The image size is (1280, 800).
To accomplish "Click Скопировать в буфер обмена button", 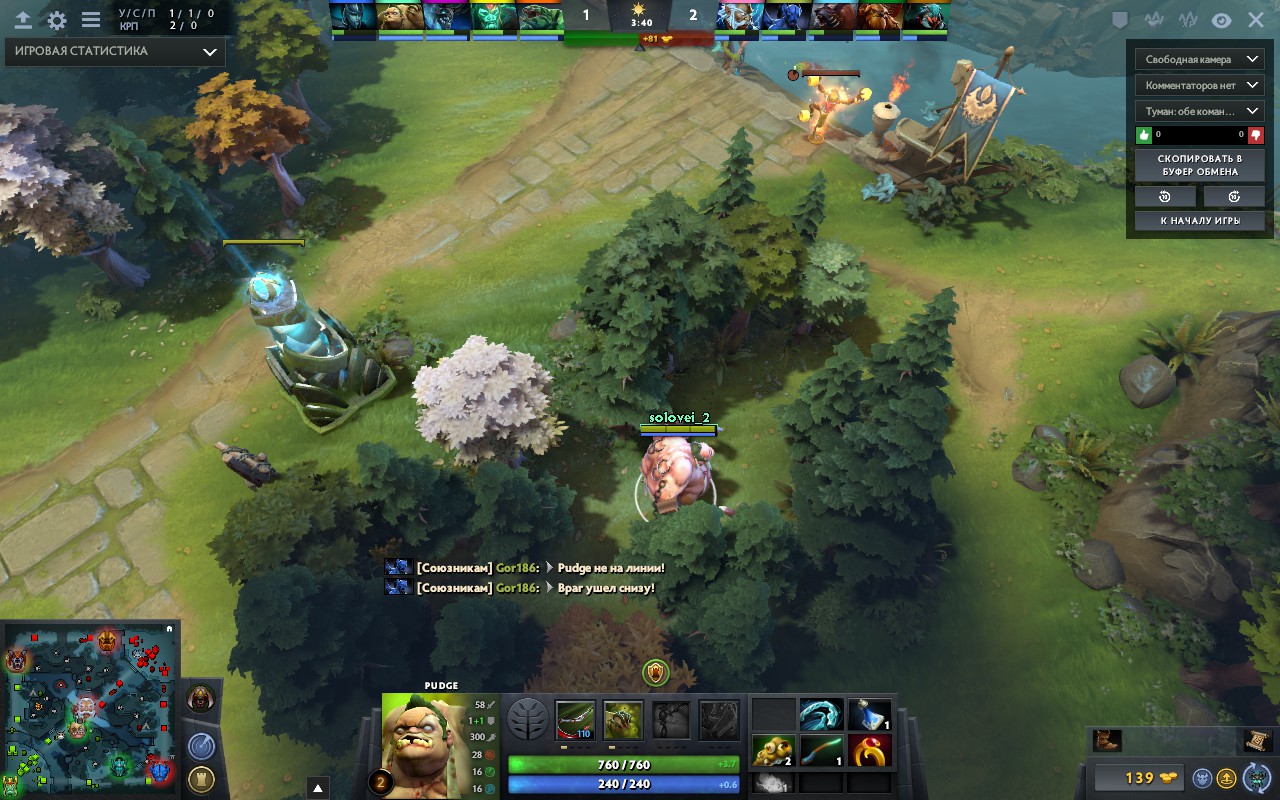I will 1199,165.
